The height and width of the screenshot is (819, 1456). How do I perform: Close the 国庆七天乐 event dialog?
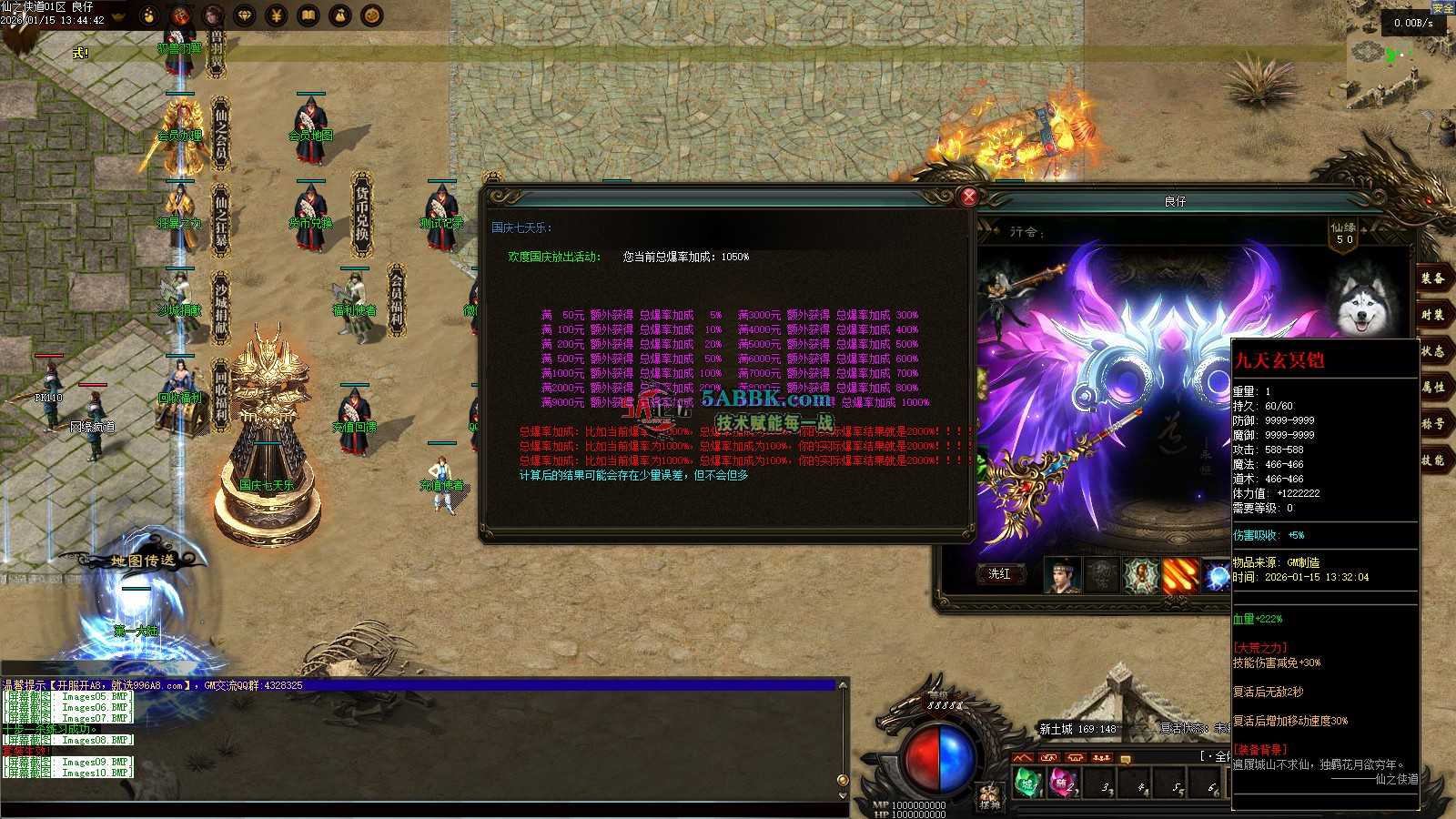click(969, 196)
